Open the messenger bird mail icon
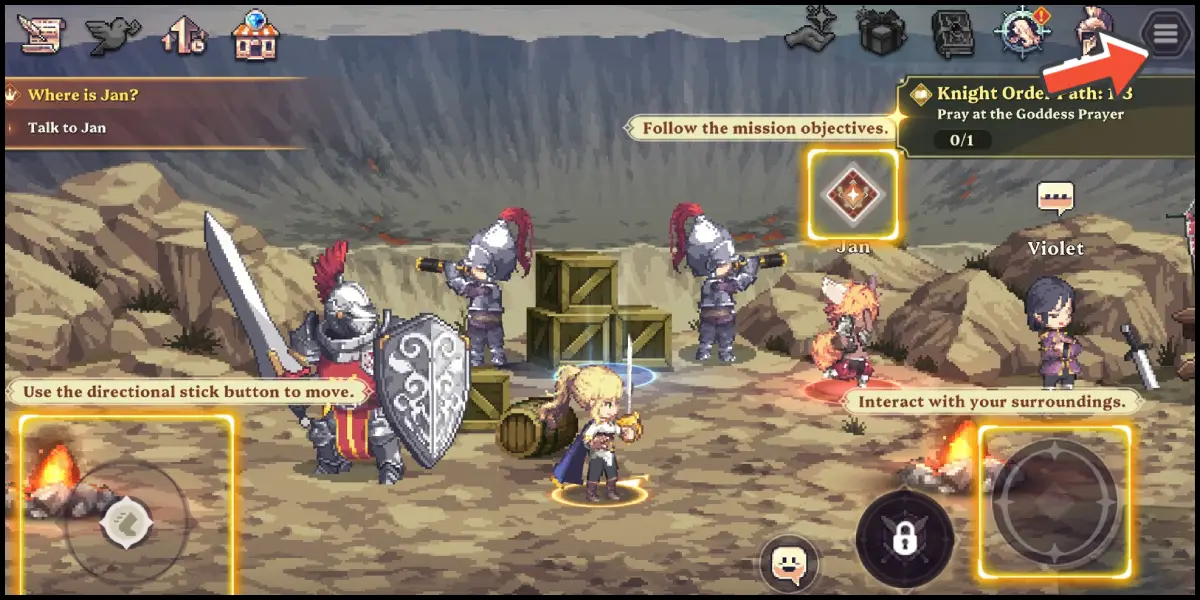Viewport: 1200px width, 600px height. (x=112, y=35)
